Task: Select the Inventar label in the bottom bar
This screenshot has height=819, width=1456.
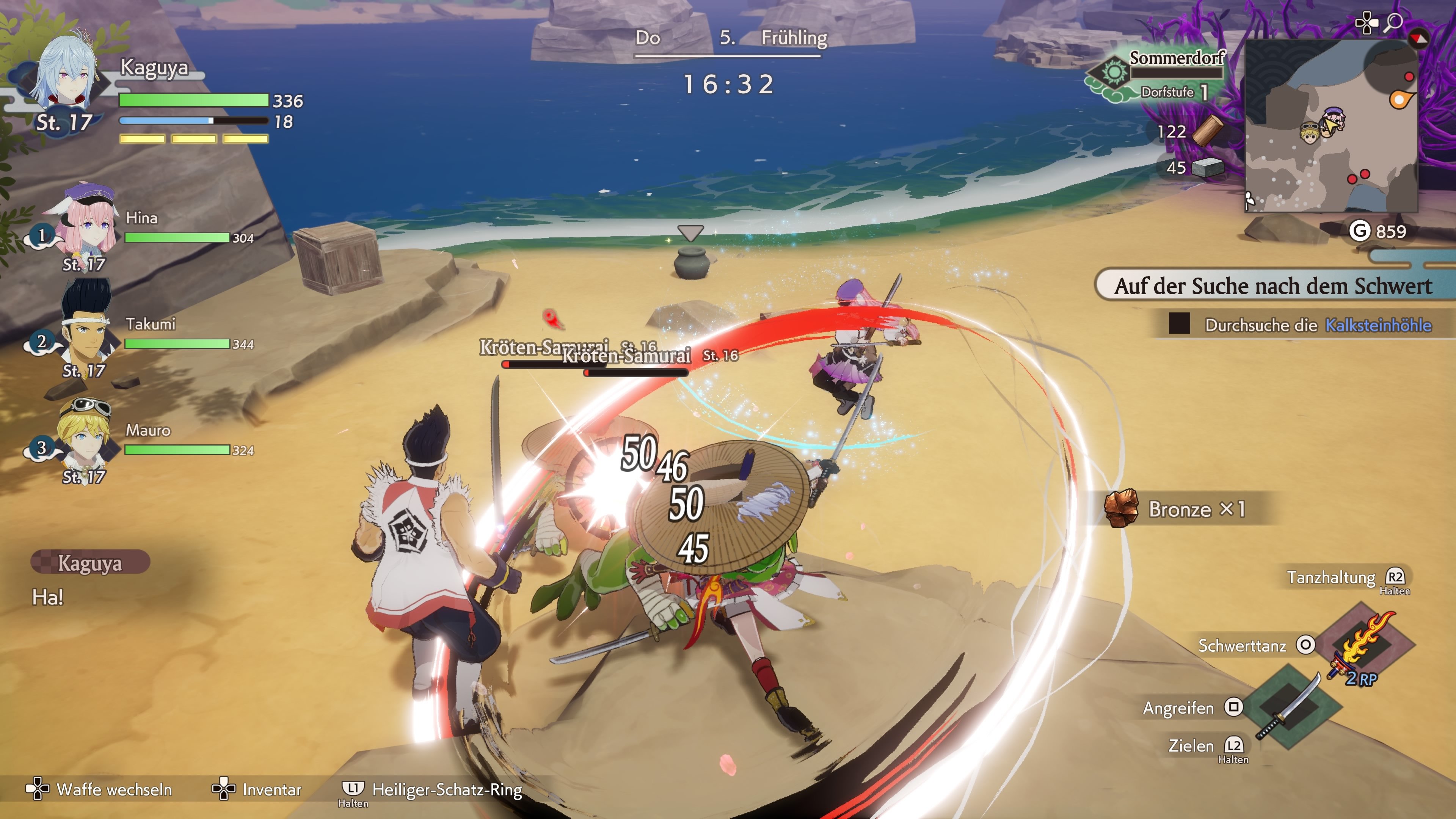Action: pyautogui.click(x=272, y=789)
